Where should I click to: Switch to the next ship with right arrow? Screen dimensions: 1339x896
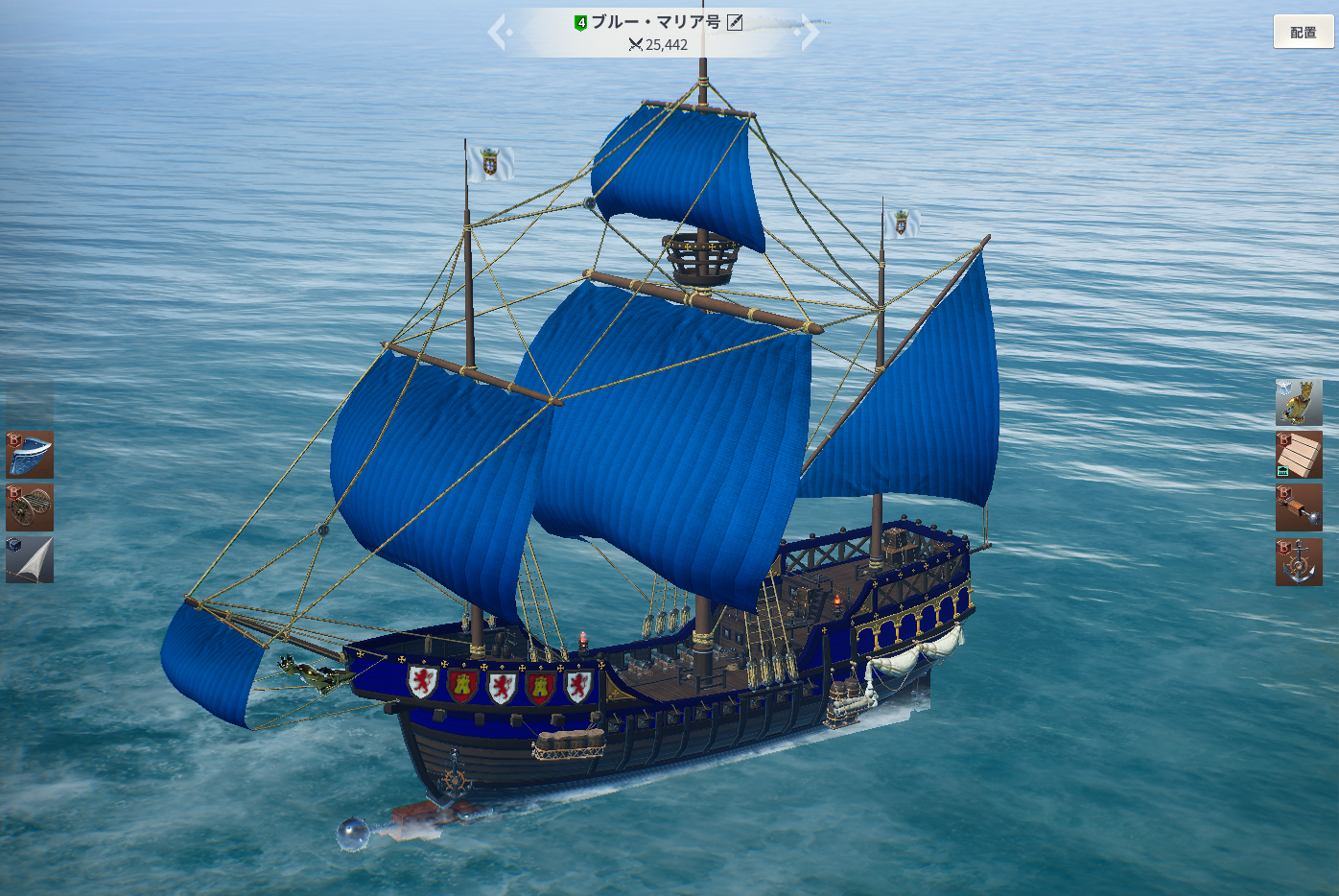point(810,33)
